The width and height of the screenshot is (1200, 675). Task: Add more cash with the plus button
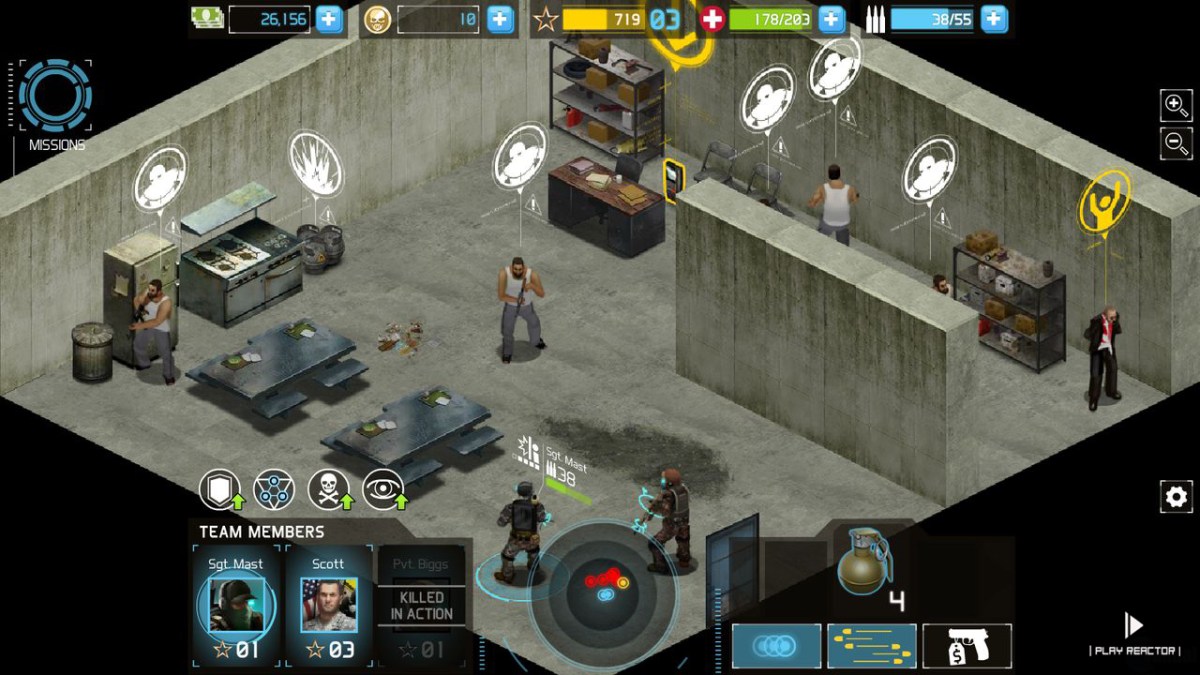pos(329,19)
